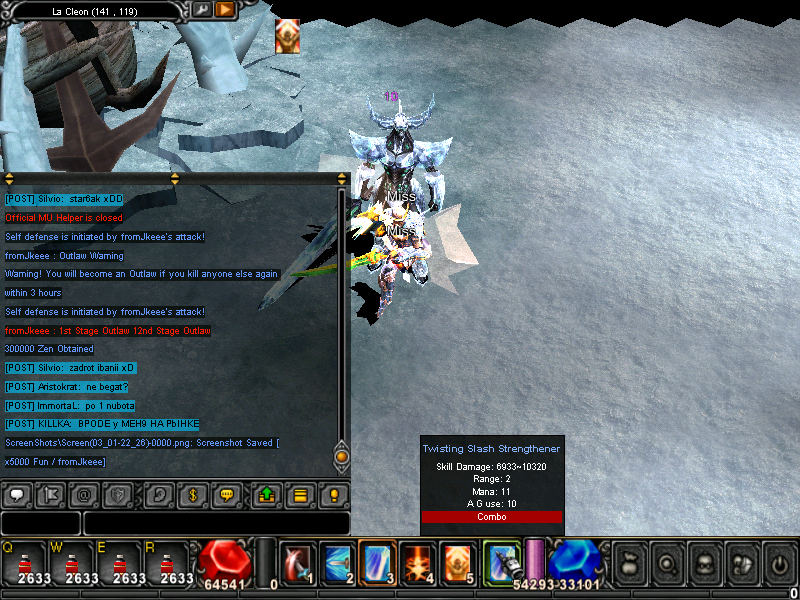Click the chat message input field

pos(215,524)
